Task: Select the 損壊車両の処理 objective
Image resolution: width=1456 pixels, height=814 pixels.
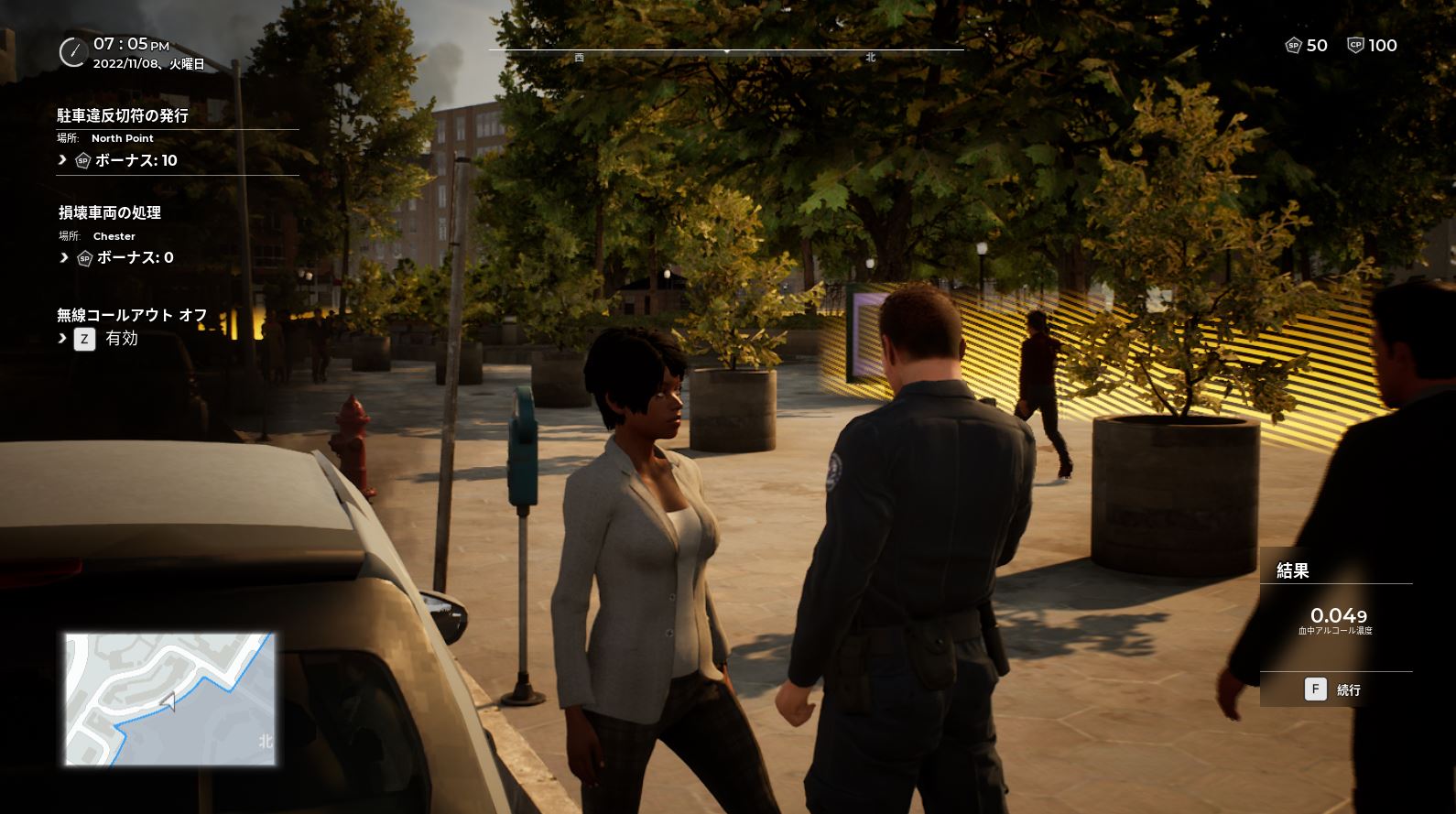Action: pyautogui.click(x=110, y=212)
